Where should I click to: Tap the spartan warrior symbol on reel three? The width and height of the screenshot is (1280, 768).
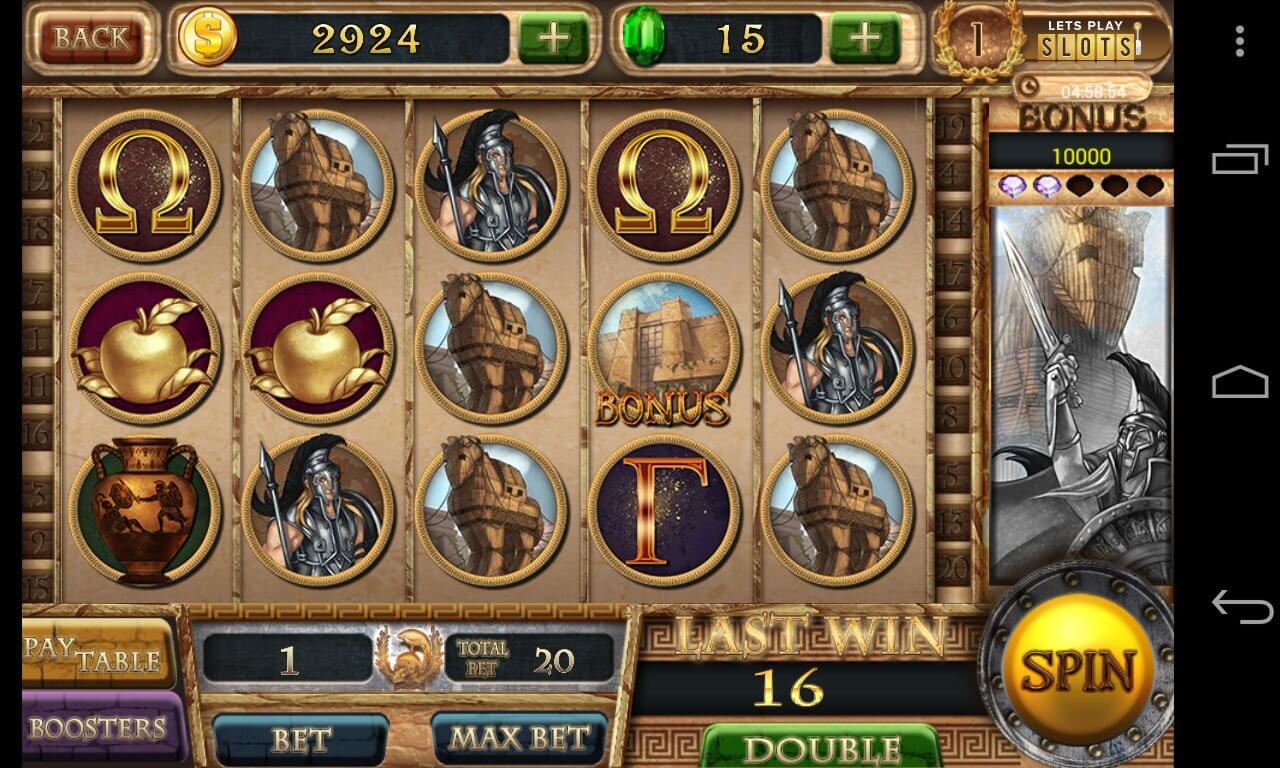[490, 185]
